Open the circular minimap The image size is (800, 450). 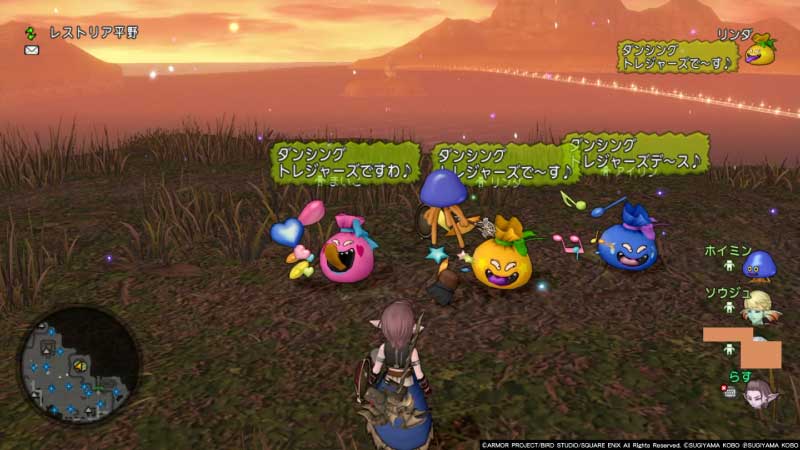point(78,365)
